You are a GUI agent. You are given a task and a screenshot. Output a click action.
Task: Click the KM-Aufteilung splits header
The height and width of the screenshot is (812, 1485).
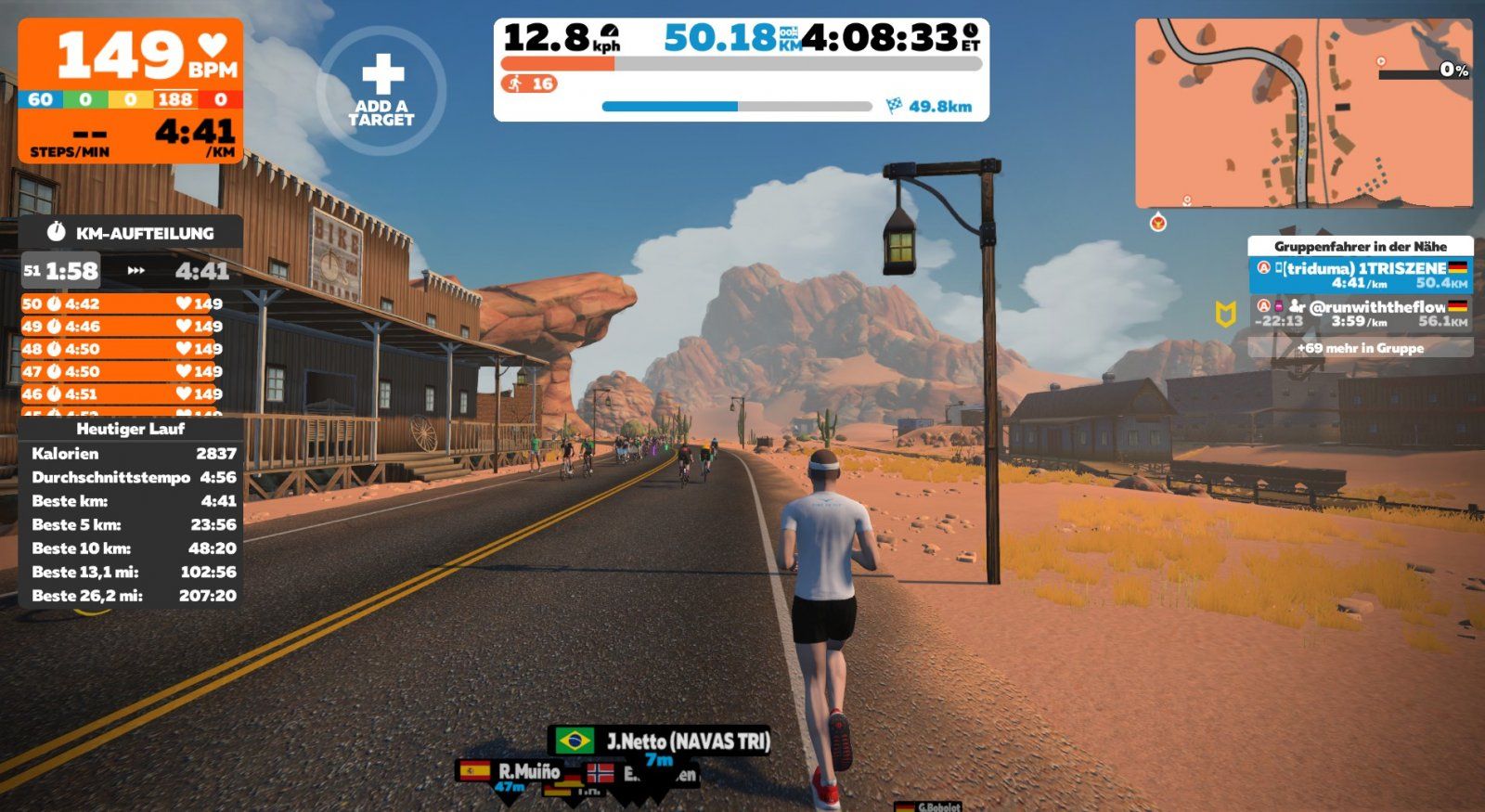131,233
